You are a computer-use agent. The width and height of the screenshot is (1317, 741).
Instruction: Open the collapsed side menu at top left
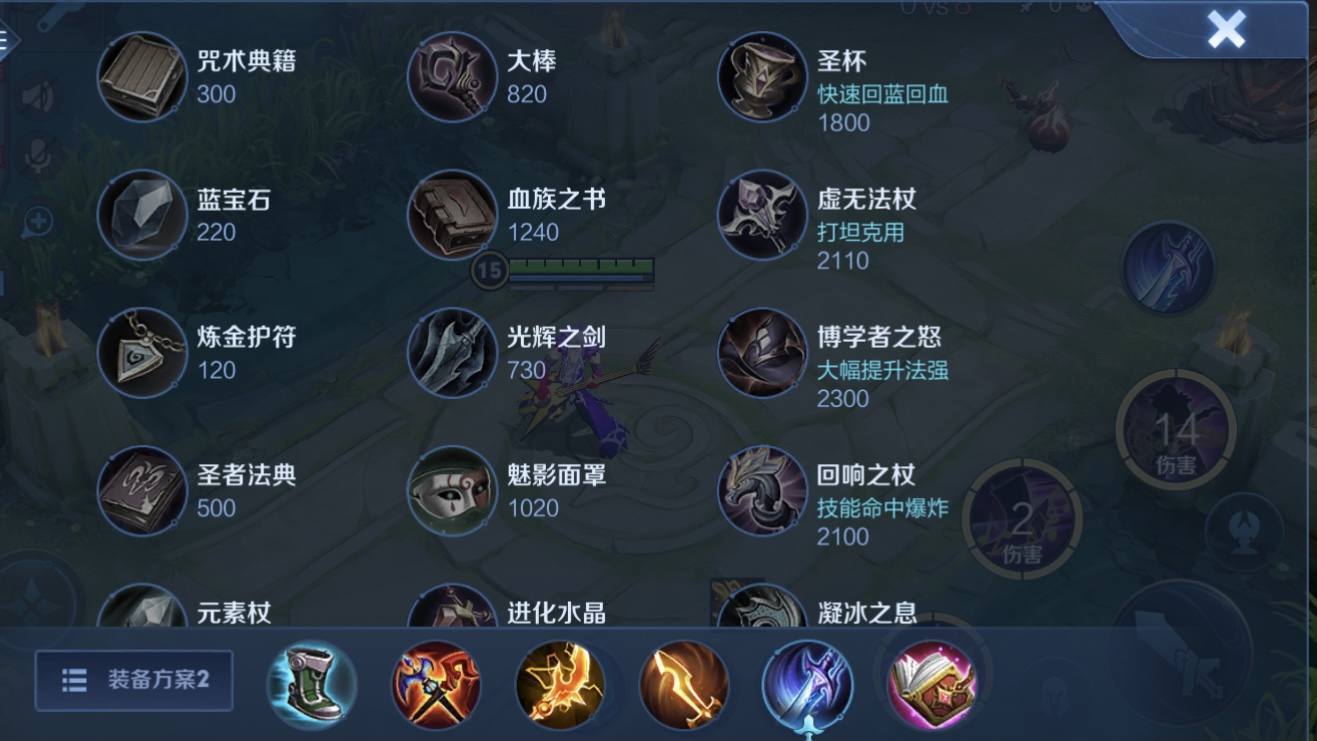tap(8, 40)
